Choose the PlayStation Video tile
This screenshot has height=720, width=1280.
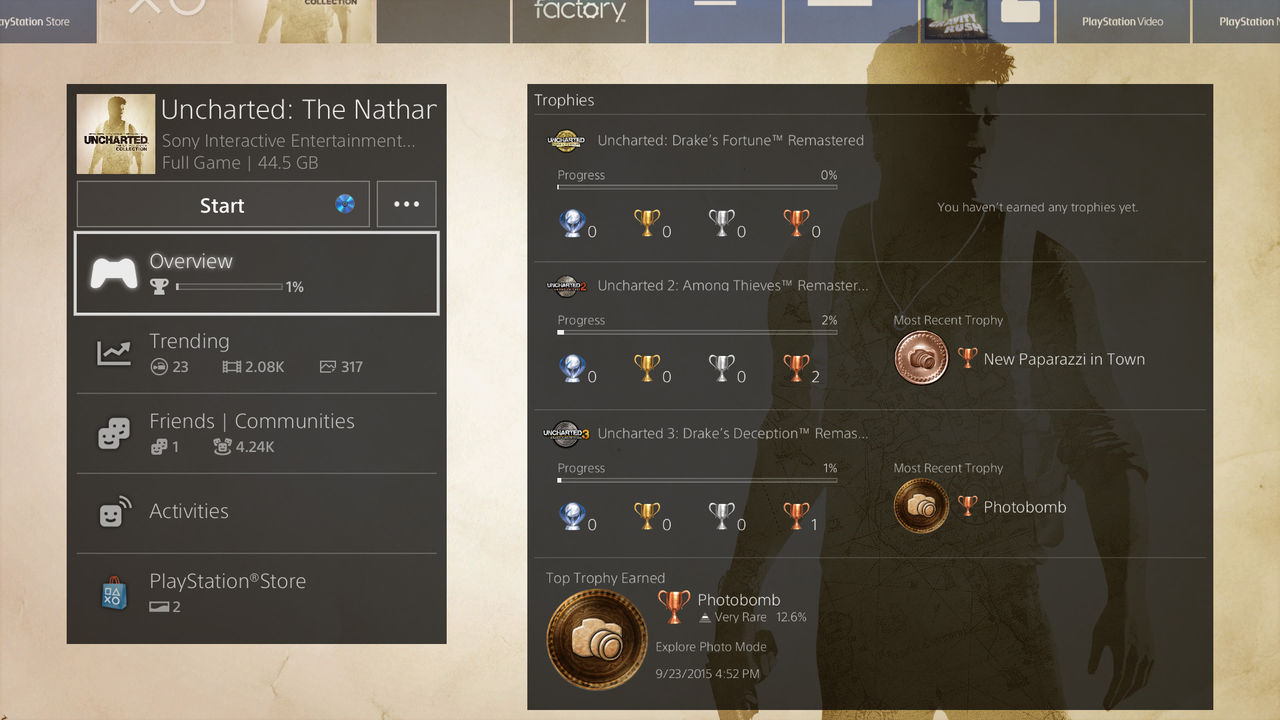click(x=1122, y=21)
